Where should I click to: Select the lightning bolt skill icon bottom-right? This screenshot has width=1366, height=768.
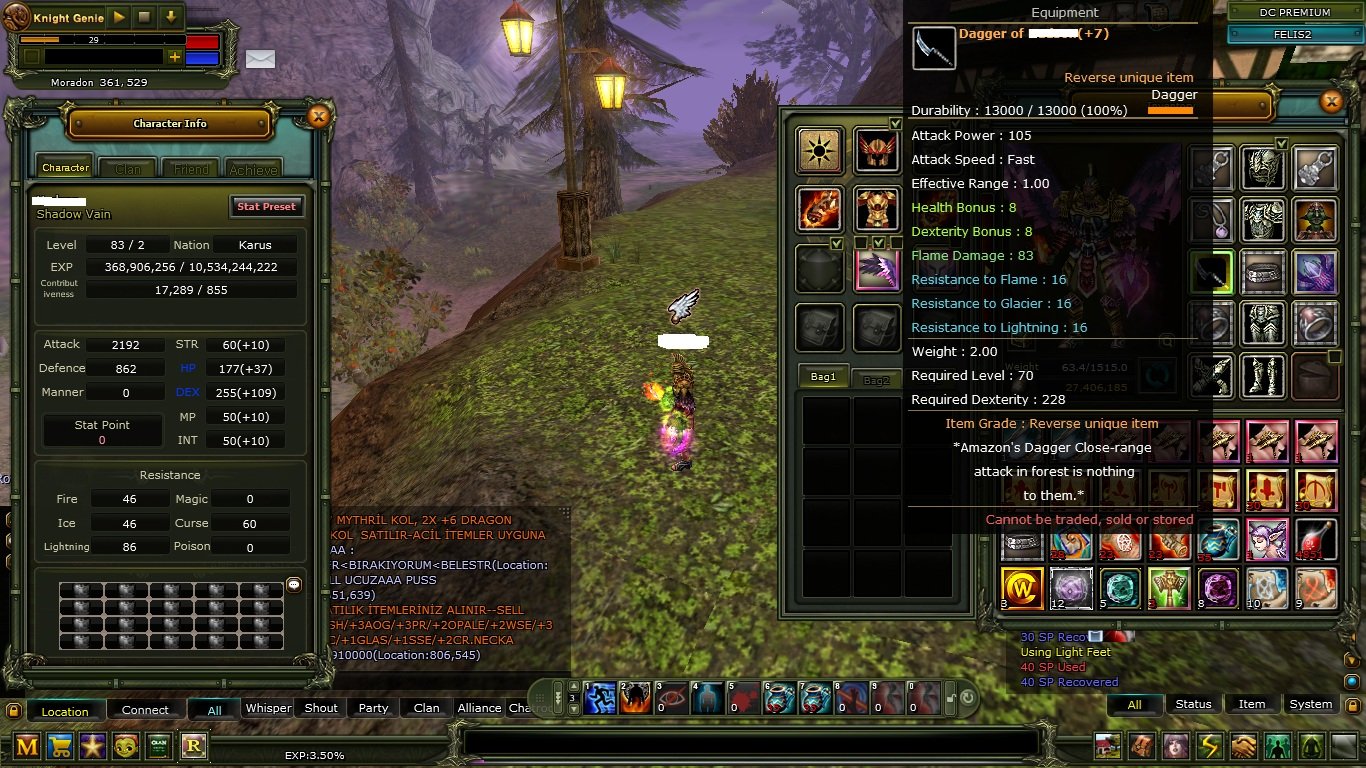tap(1210, 745)
